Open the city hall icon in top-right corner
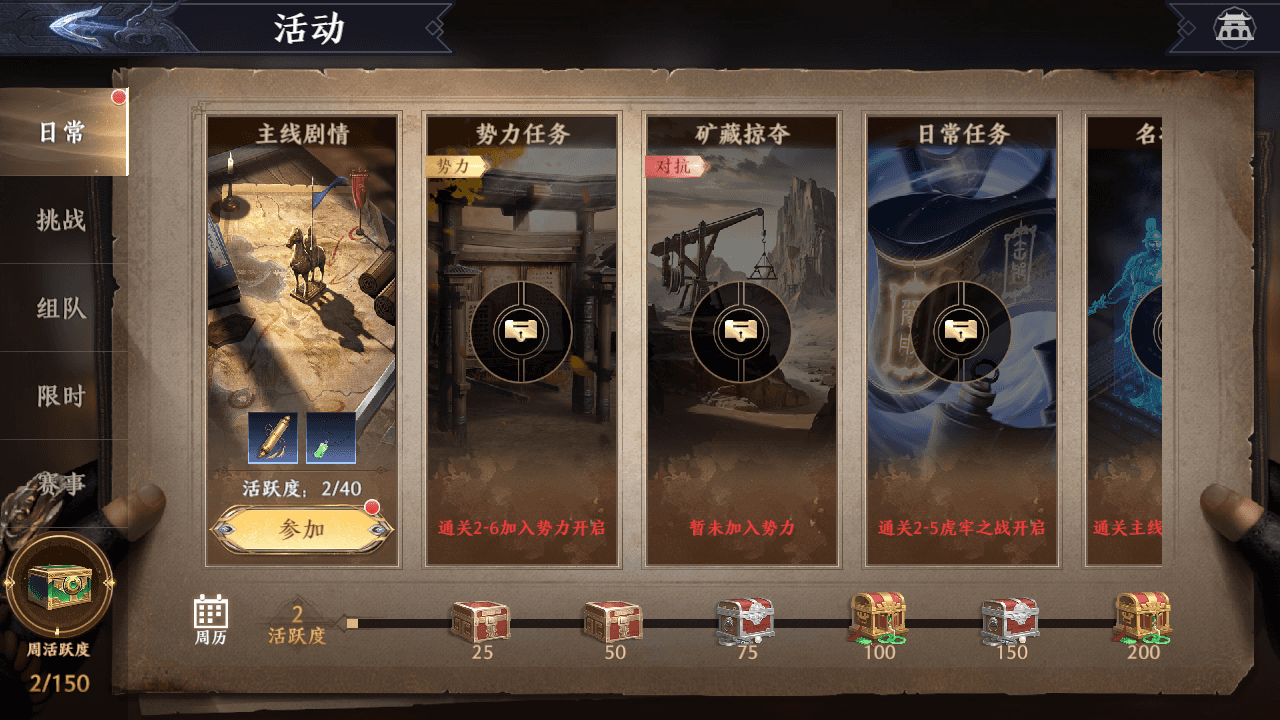 pos(1235,25)
